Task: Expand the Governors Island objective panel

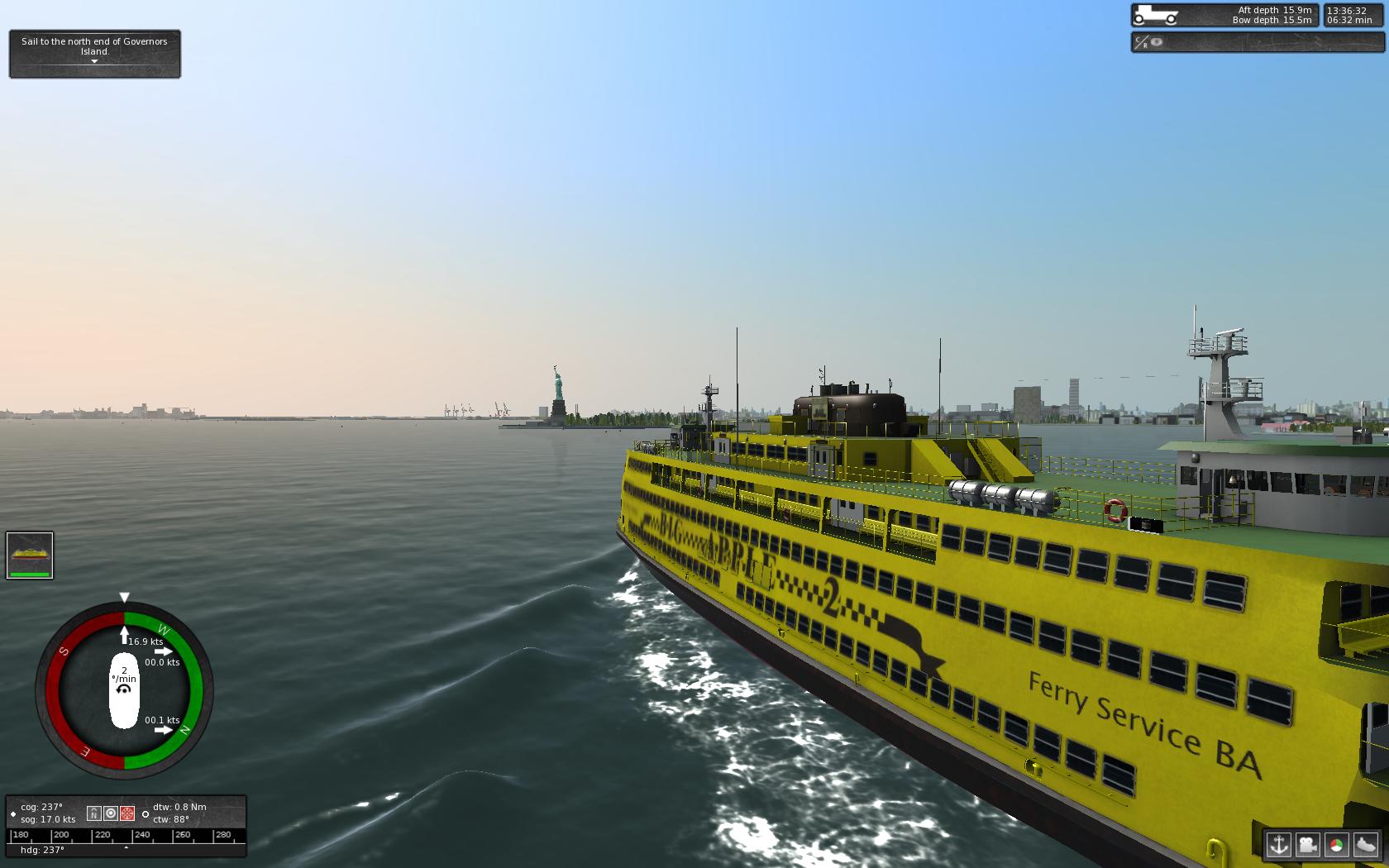Action: (94, 61)
